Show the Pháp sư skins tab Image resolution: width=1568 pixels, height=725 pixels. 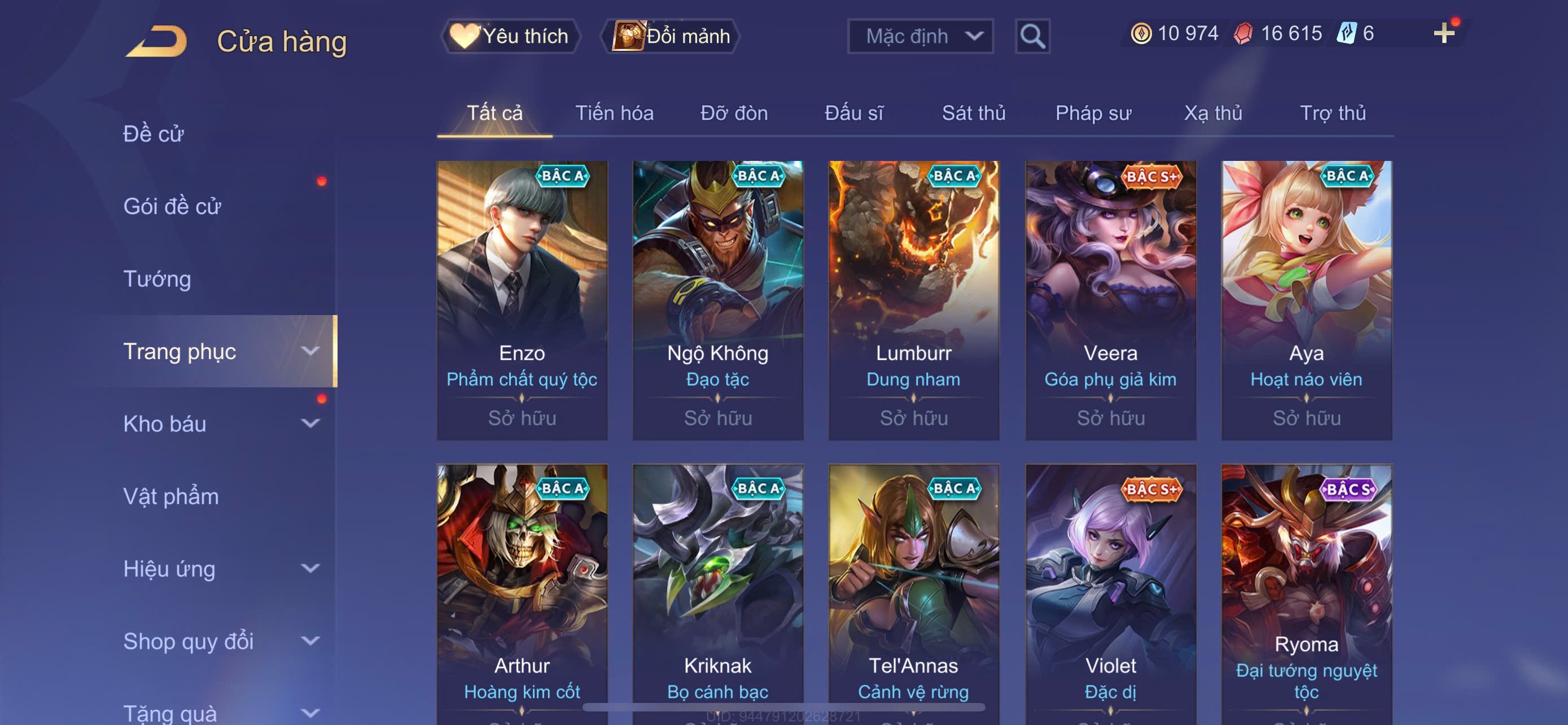[1093, 113]
